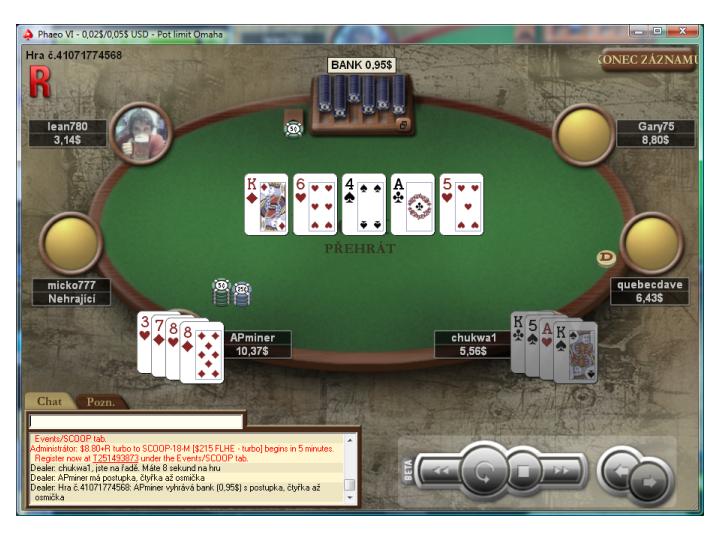Focus the chat text input field
Image resolution: width=720 pixels, height=540 pixels.
pyautogui.click(x=136, y=422)
